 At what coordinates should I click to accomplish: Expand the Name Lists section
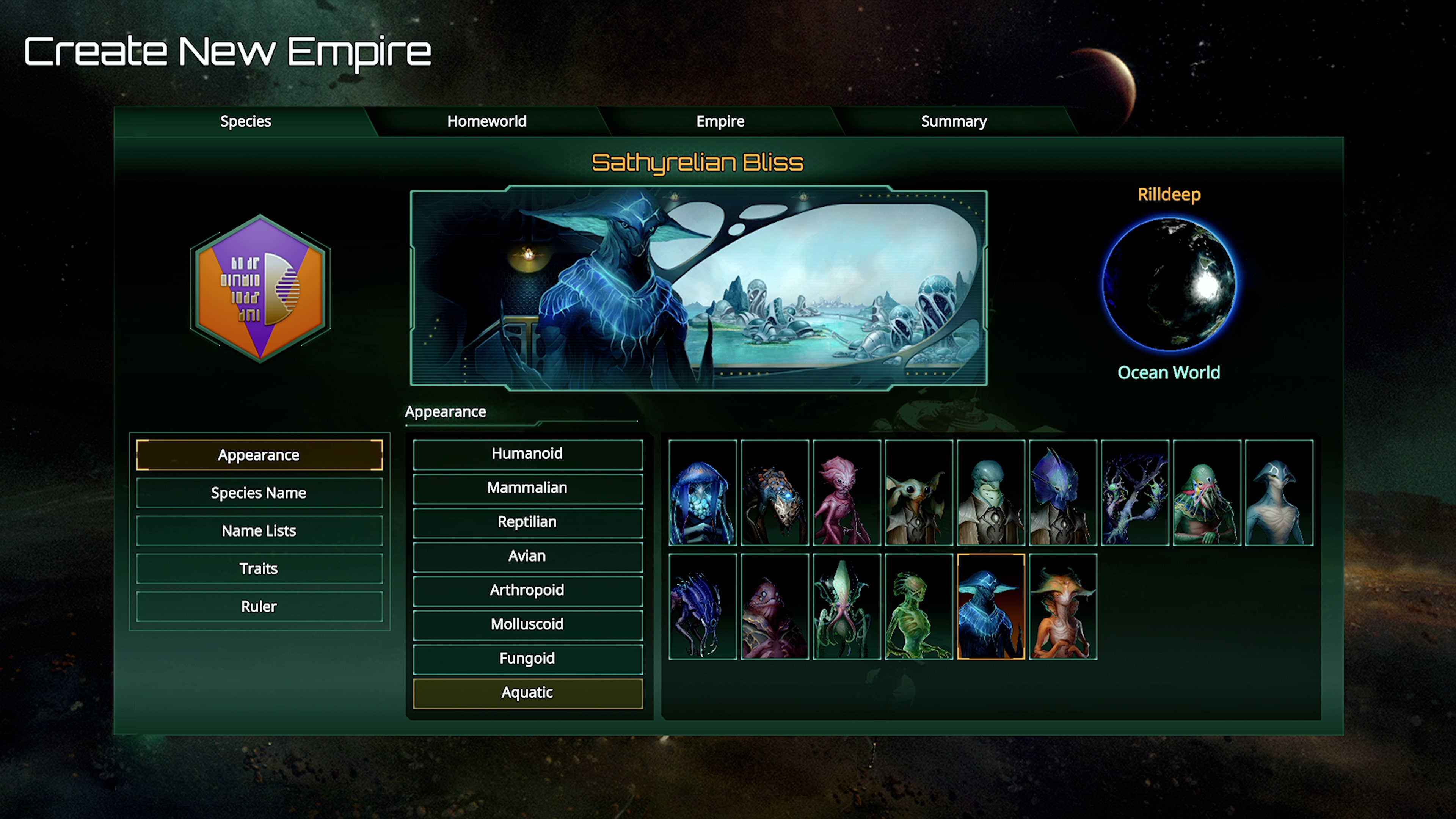(x=259, y=530)
